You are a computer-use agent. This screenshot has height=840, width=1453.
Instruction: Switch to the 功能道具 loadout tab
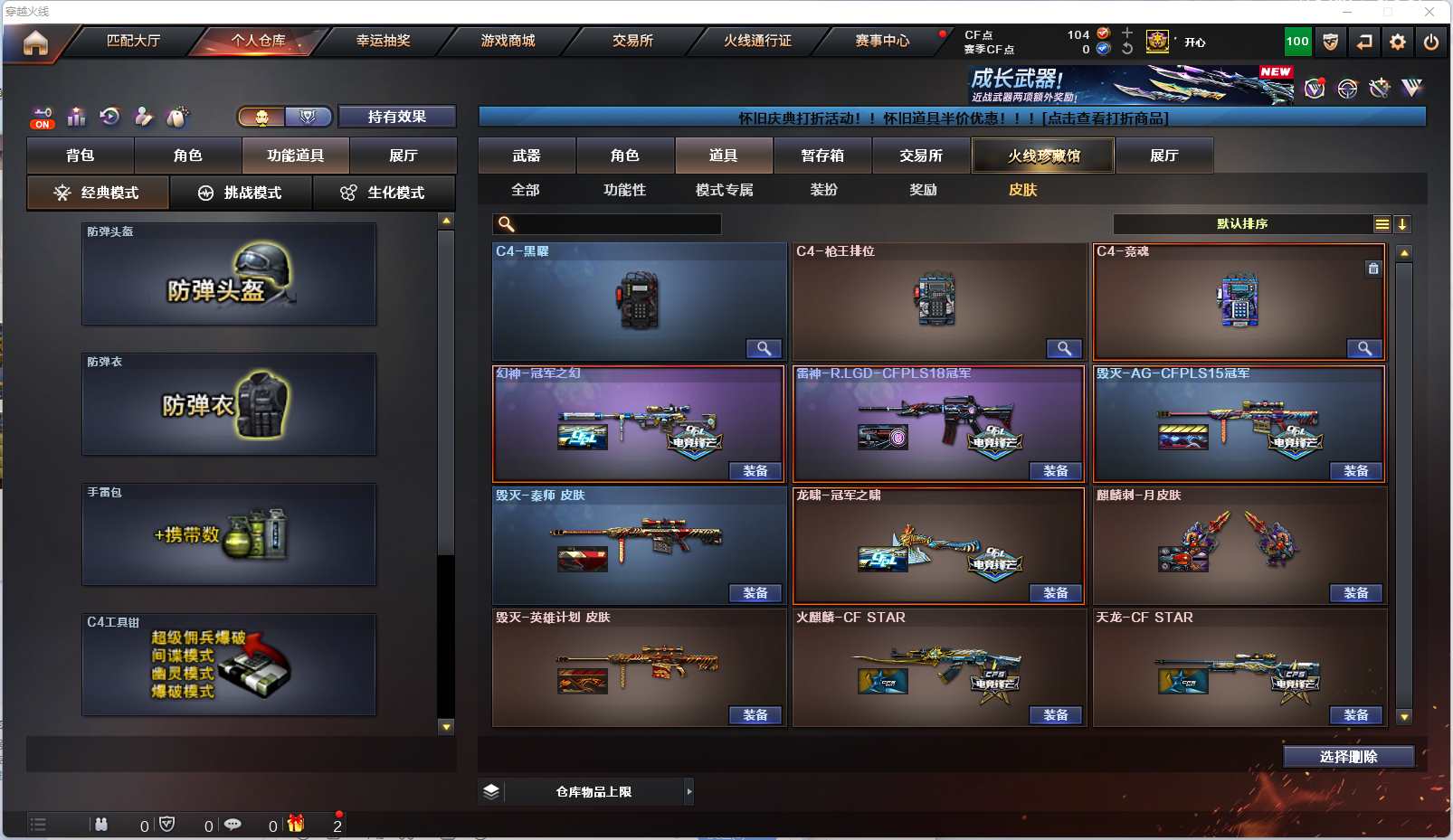(295, 156)
